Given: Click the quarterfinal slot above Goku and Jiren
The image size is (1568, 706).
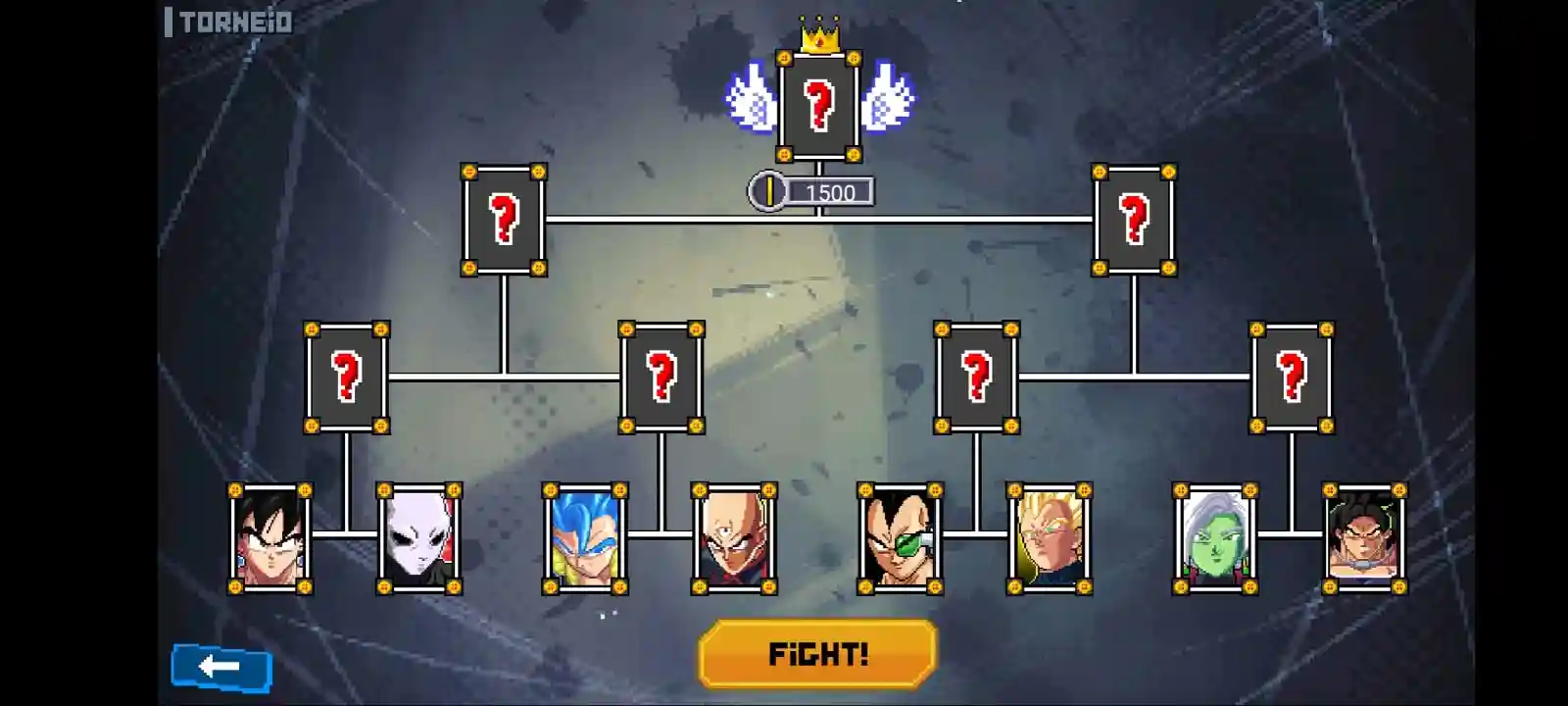Looking at the screenshot, I should point(346,378).
